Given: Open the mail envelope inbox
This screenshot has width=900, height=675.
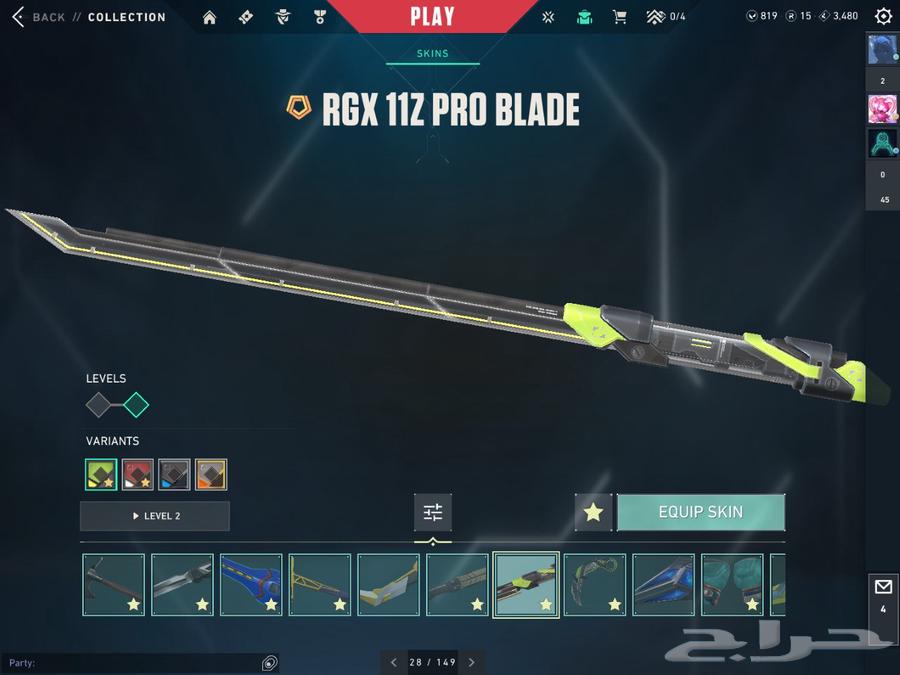Looking at the screenshot, I should pos(883,587).
